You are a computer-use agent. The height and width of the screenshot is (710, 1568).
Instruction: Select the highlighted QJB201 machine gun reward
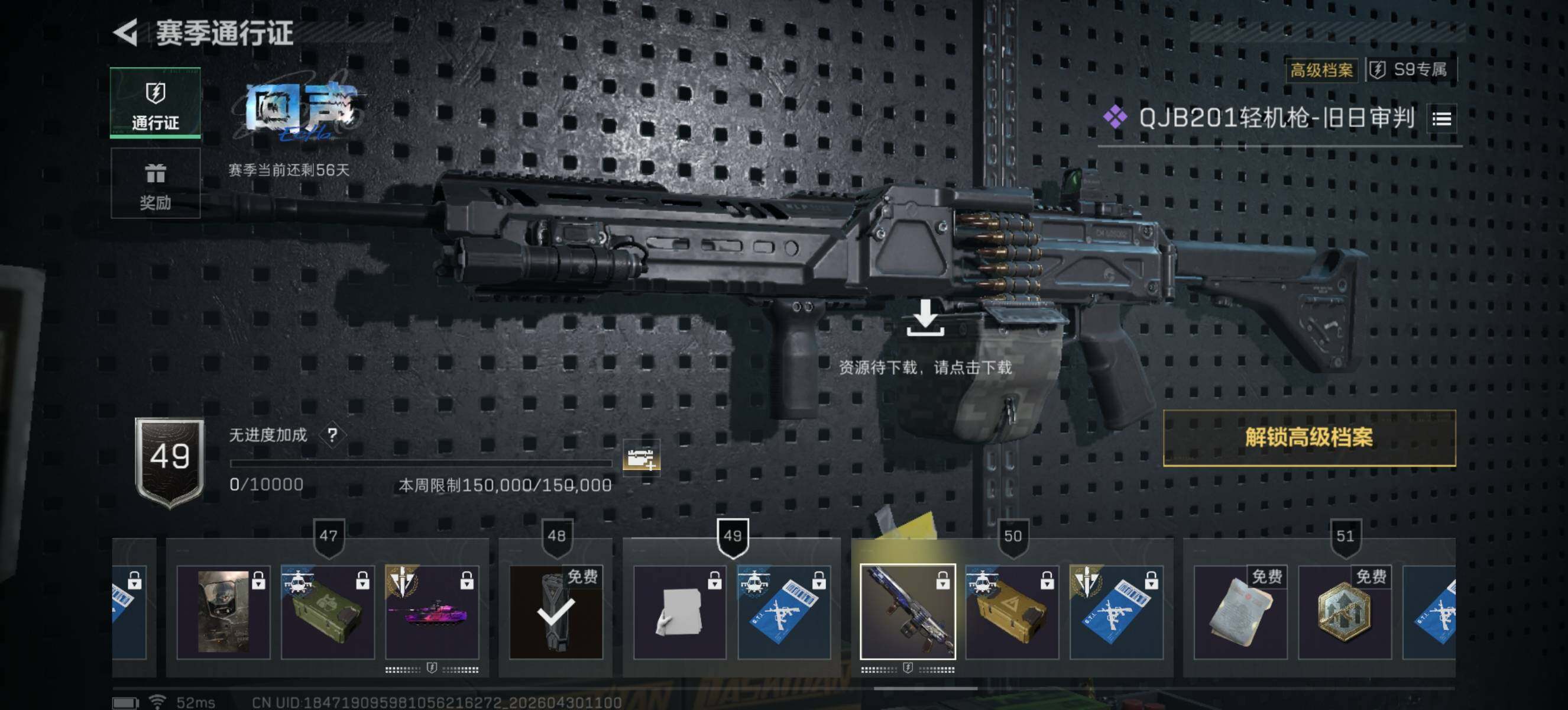pos(907,612)
